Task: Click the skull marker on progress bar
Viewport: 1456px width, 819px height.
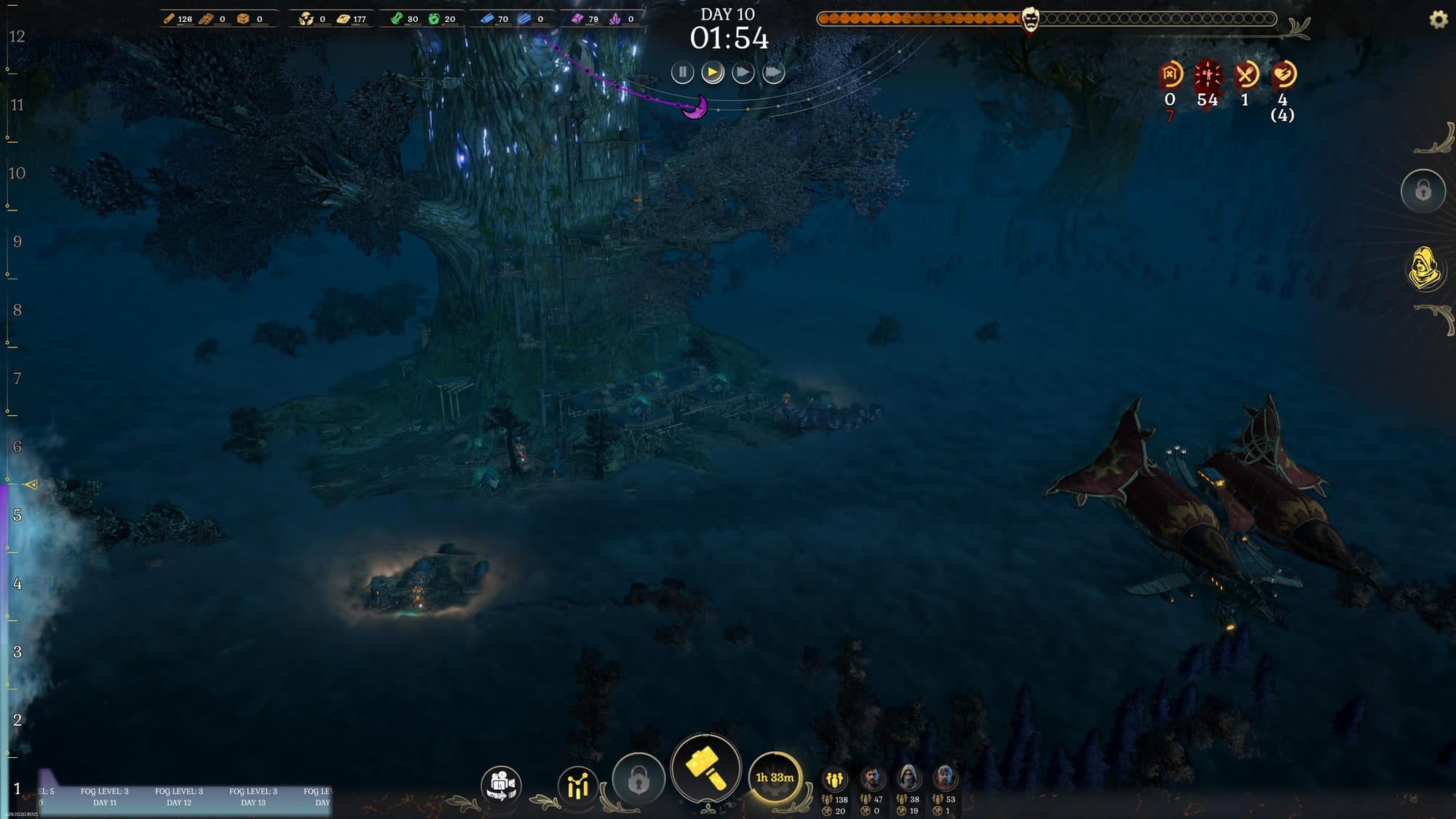Action: [x=1030, y=20]
